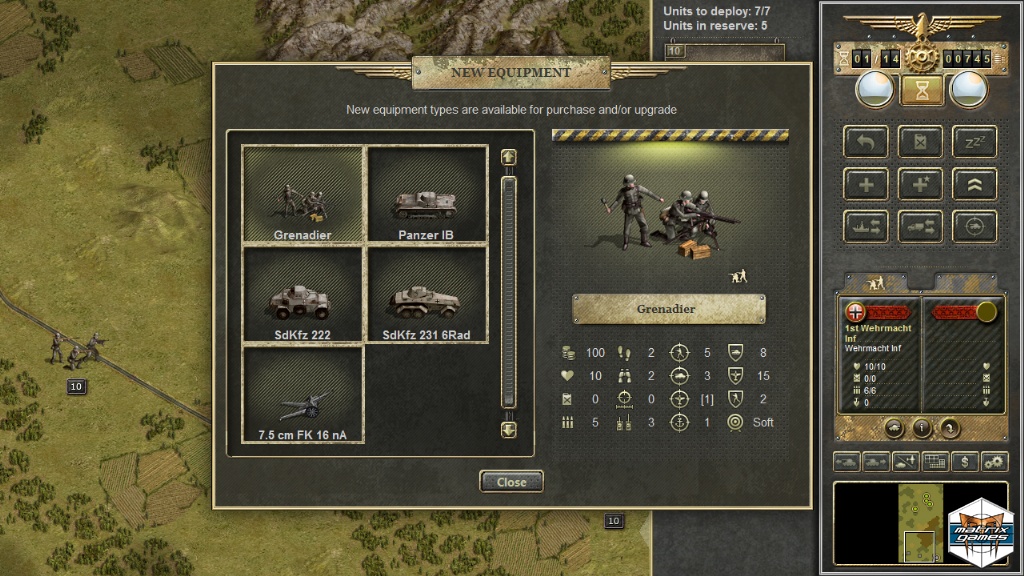Click the equipment list scroll-up arrow
This screenshot has width=1024, height=576.
click(x=508, y=158)
